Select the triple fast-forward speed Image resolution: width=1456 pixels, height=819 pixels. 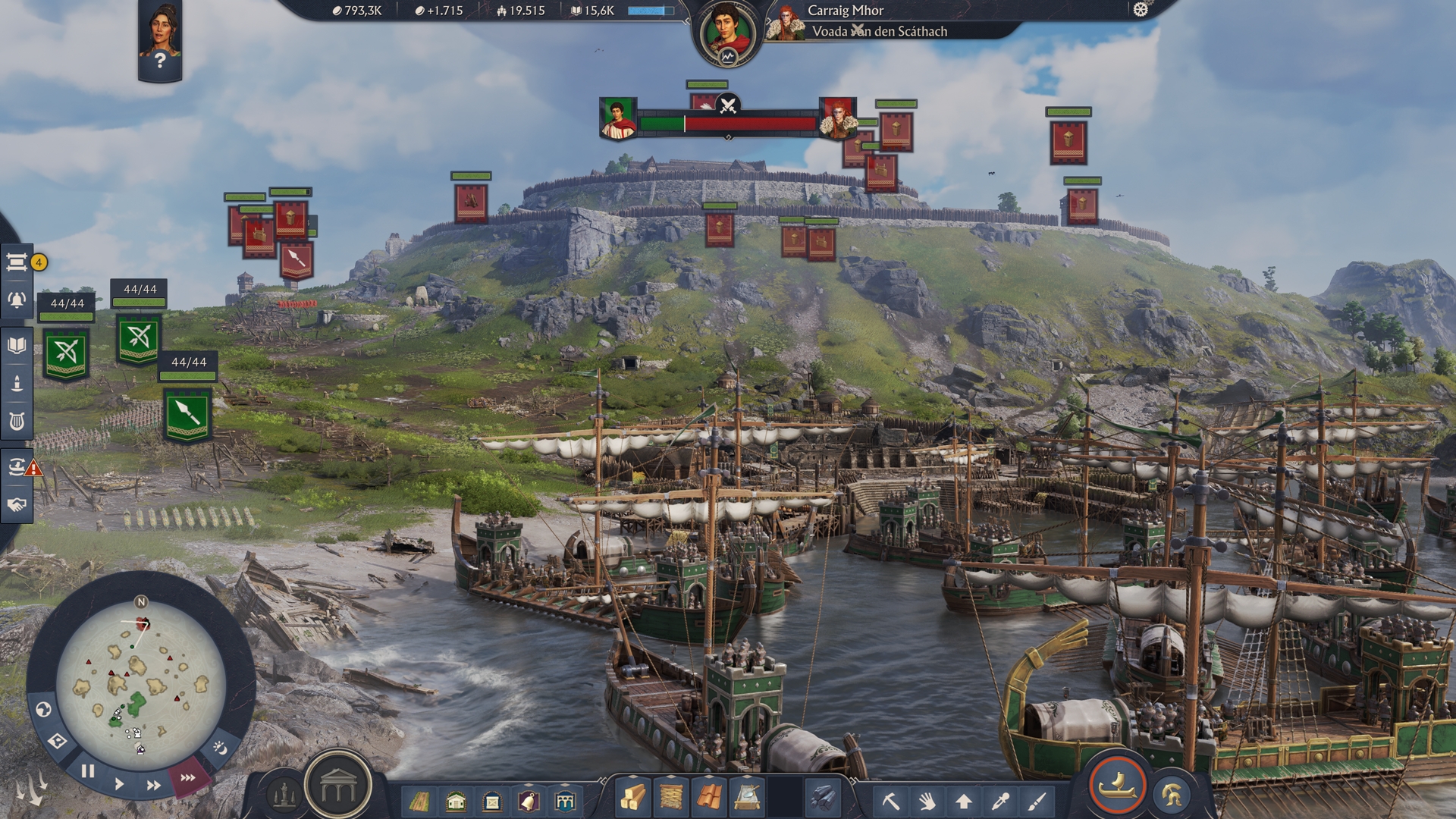click(x=187, y=777)
